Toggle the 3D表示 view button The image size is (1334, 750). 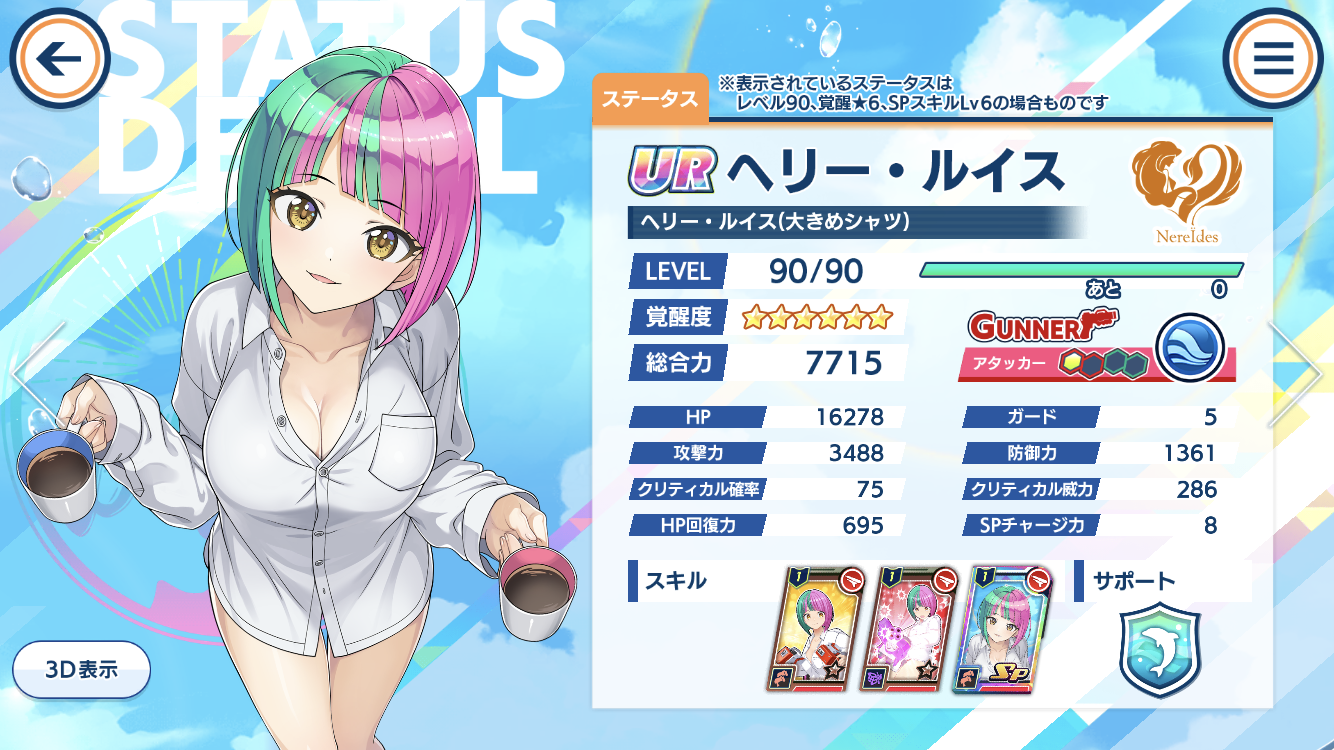coord(82,669)
